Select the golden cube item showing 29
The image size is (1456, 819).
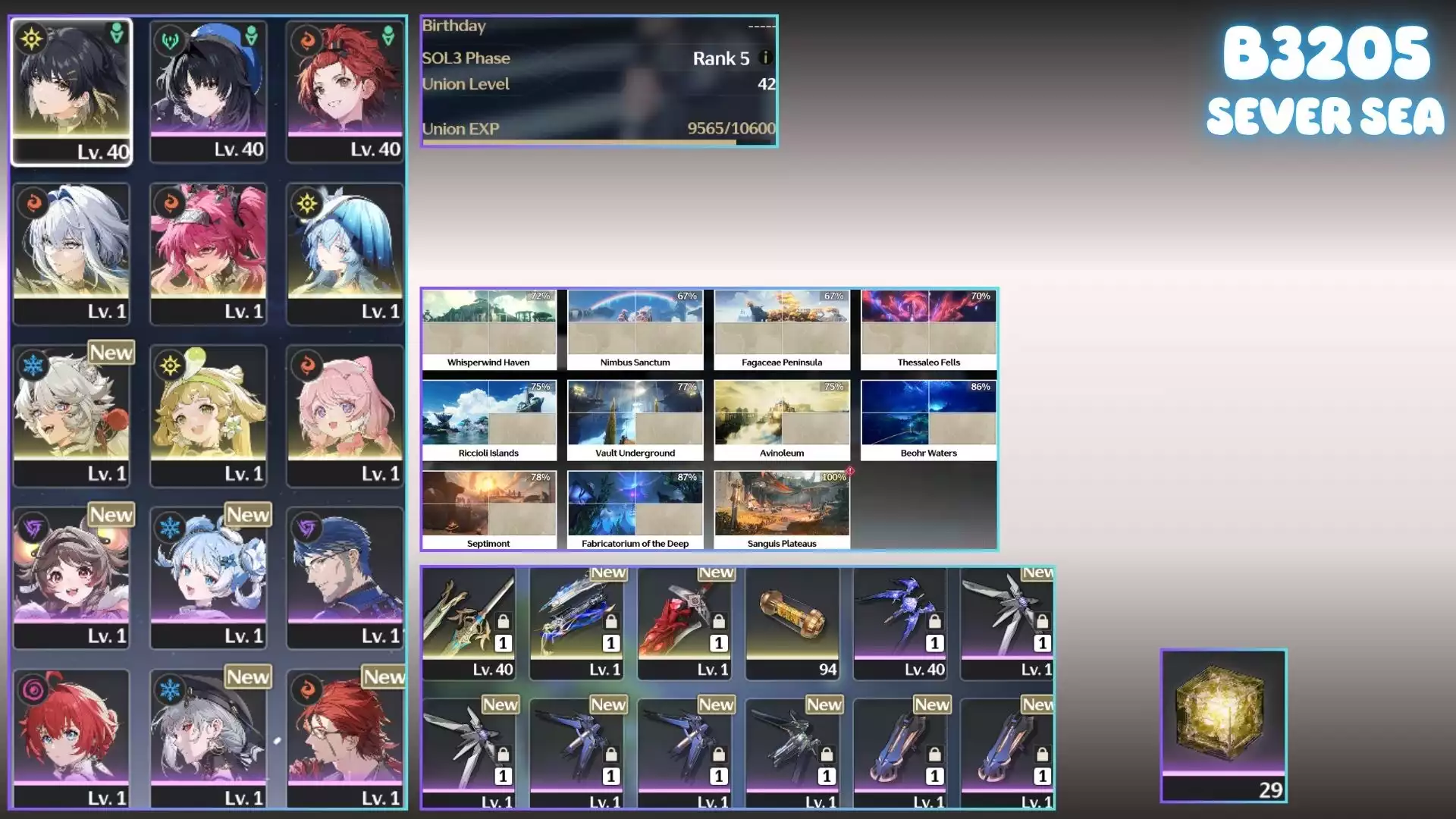[1223, 726]
